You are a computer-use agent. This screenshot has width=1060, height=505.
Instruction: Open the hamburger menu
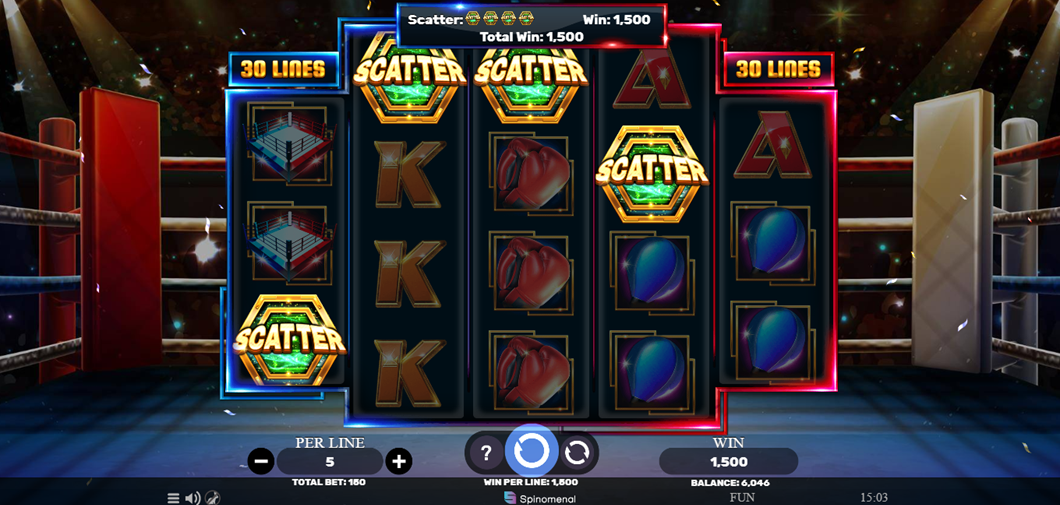(173, 497)
